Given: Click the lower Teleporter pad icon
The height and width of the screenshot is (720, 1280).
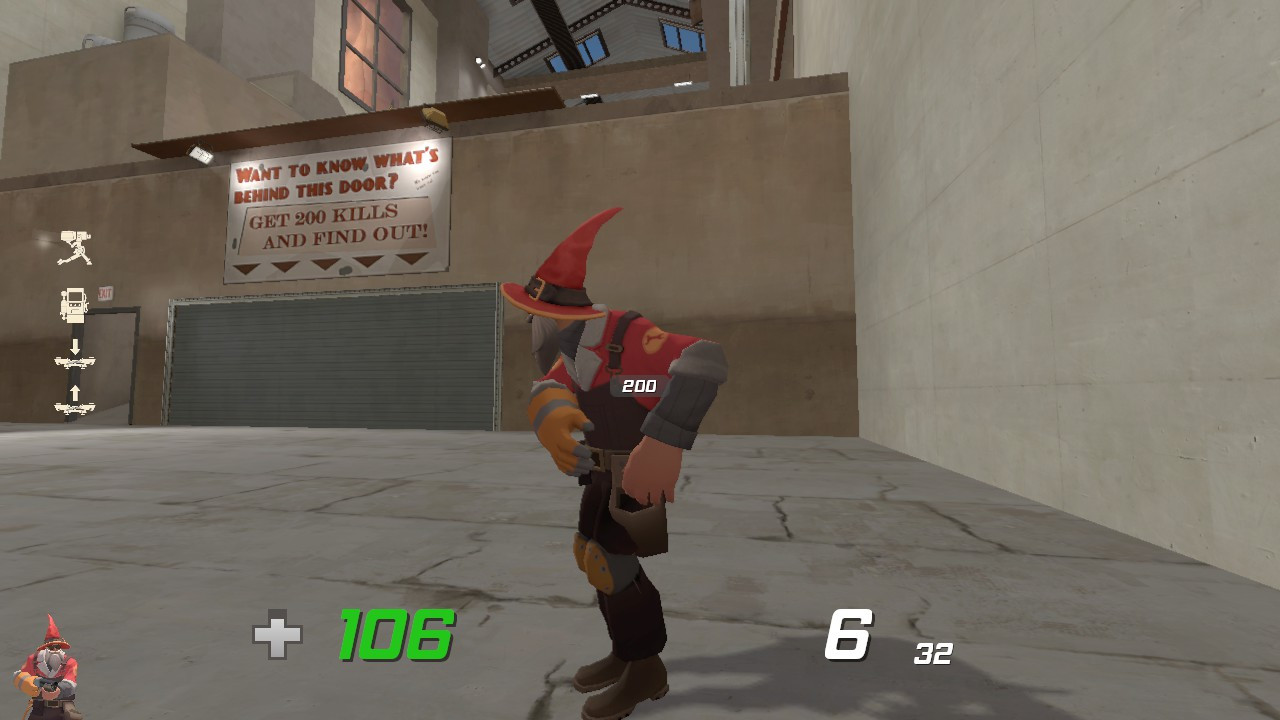Looking at the screenshot, I should 75,406.
